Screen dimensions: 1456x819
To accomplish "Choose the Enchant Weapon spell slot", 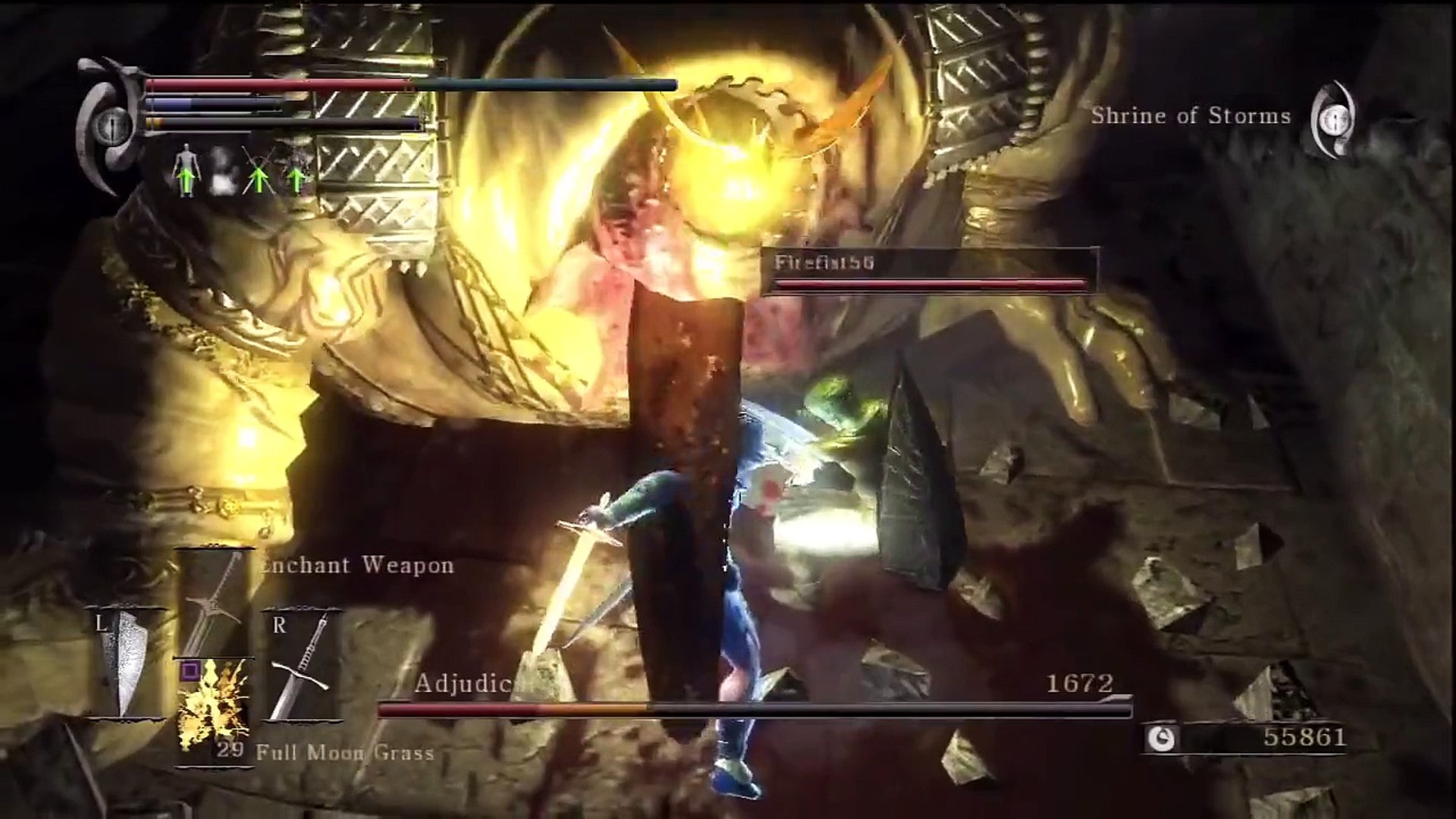I will pos(215,603).
